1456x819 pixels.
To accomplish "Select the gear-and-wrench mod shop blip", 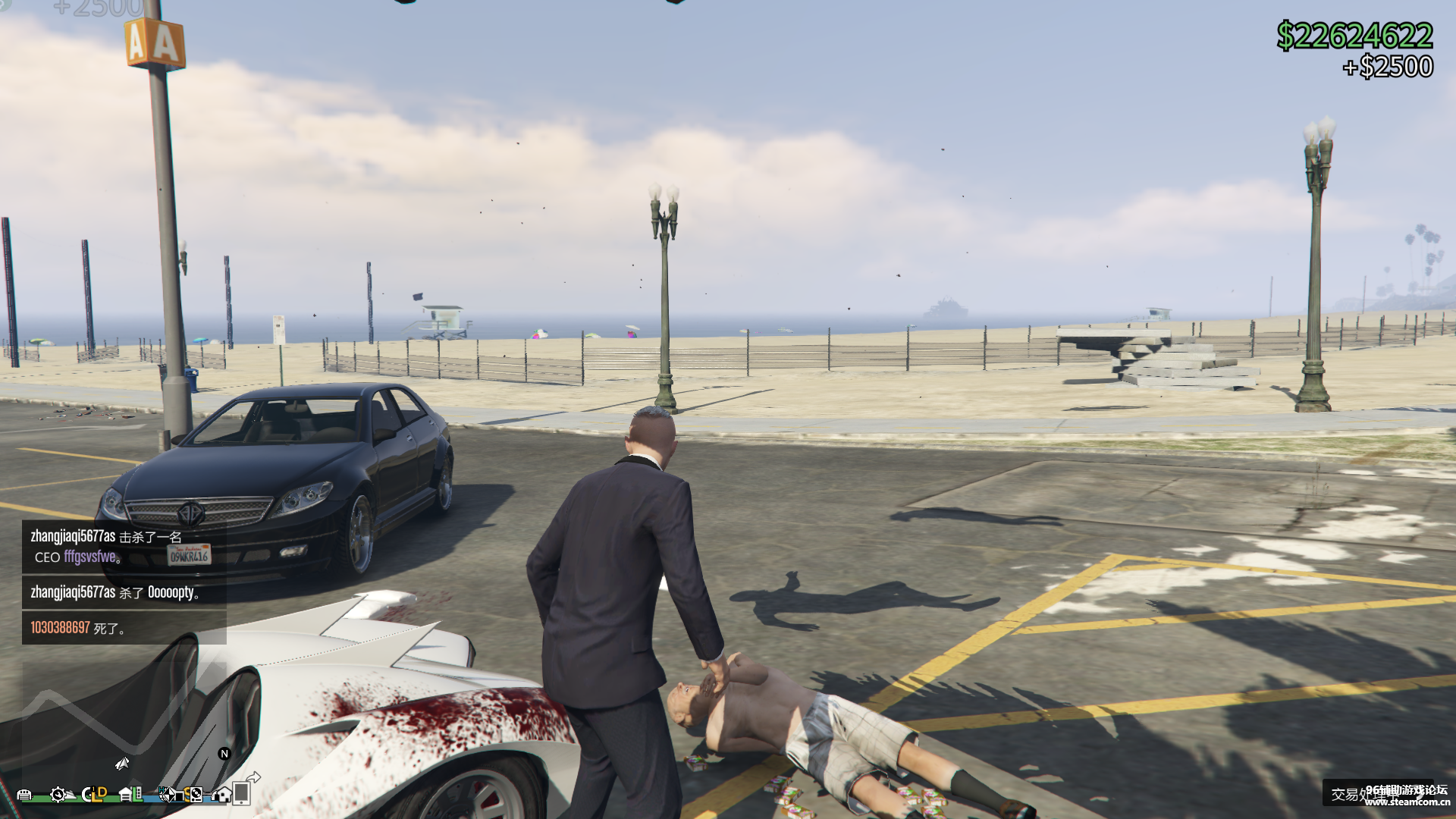I will click(x=58, y=795).
